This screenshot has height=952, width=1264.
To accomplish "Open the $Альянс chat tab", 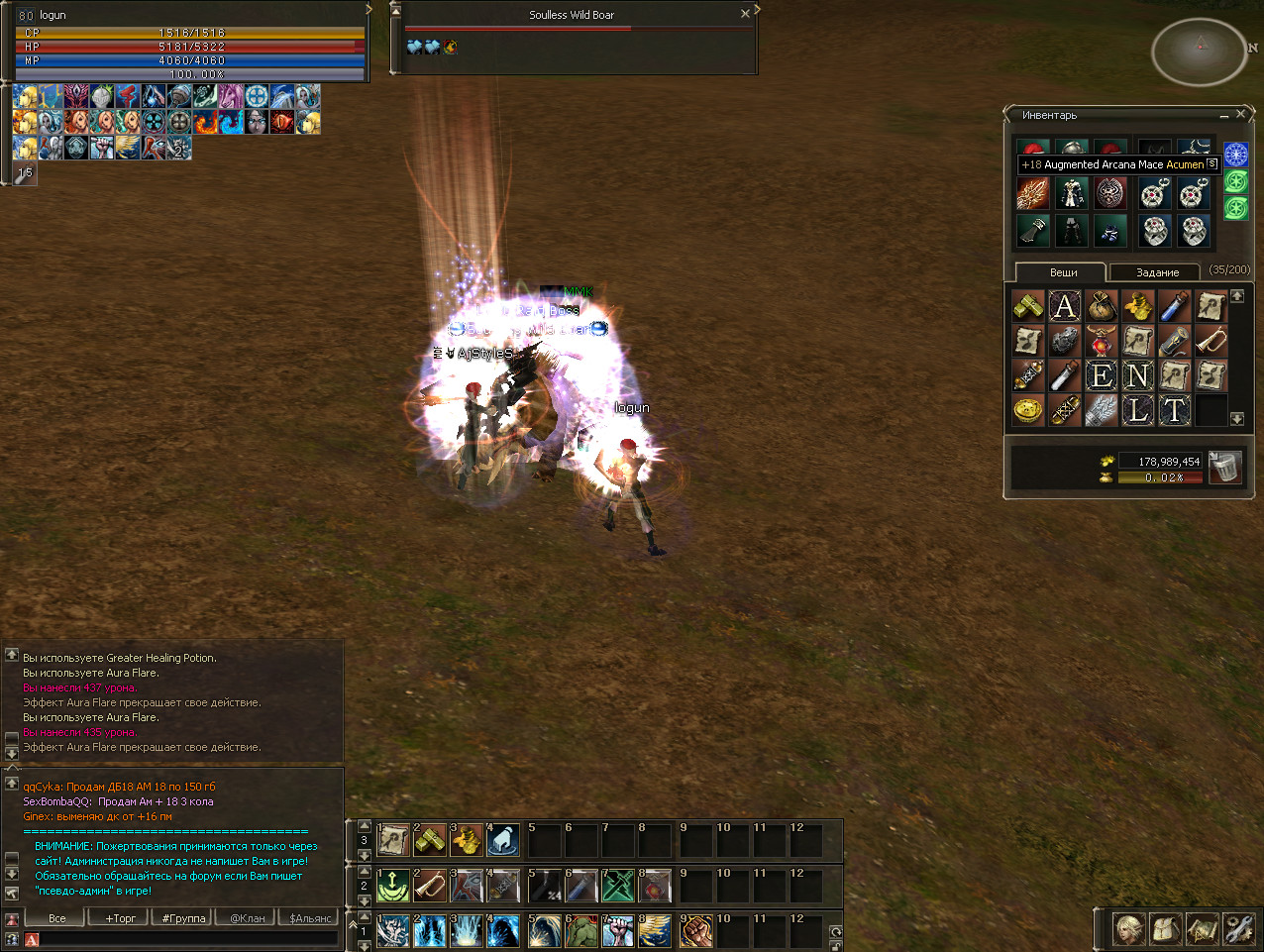I will coord(310,918).
